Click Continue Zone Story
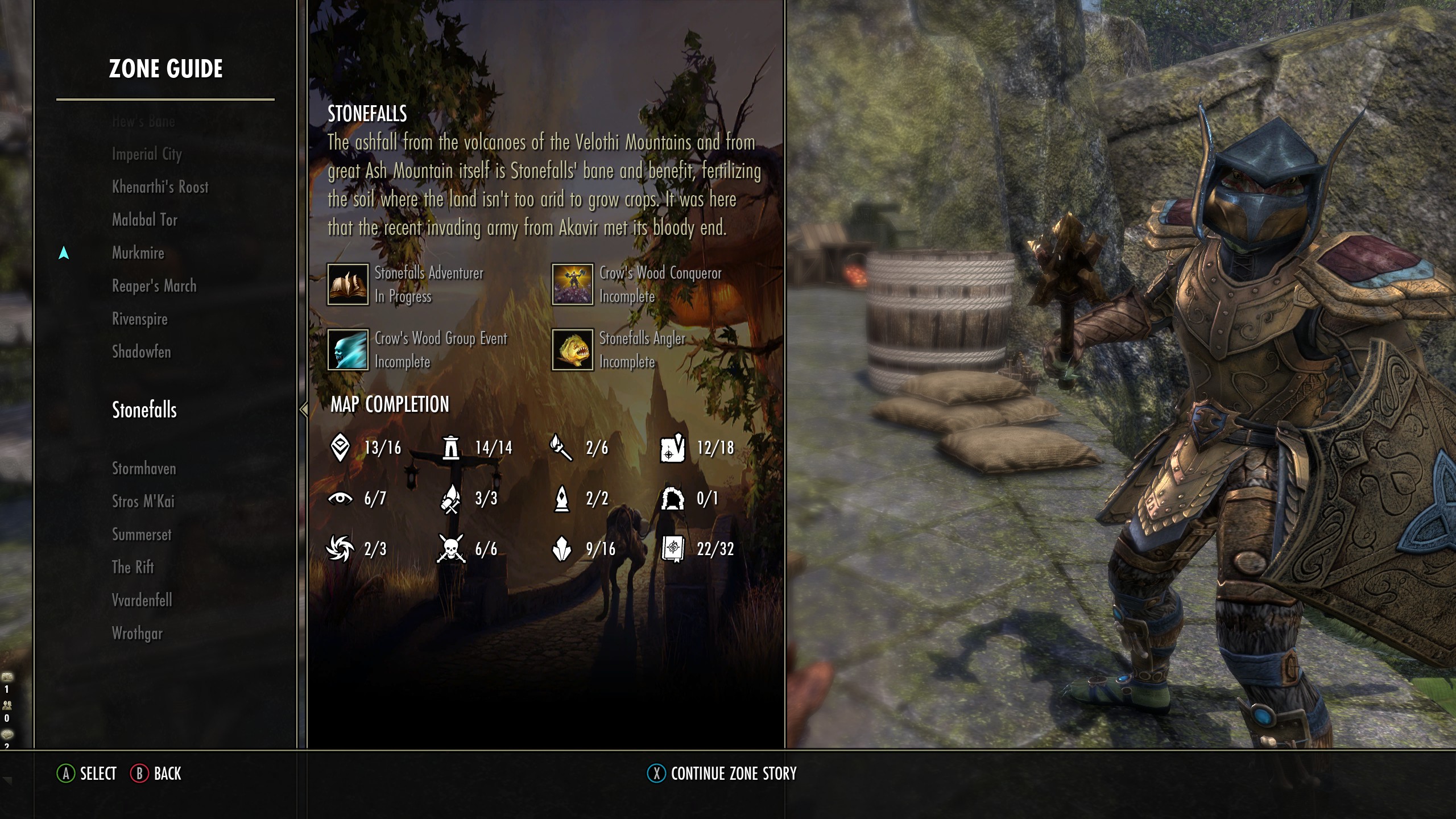The width and height of the screenshot is (1456, 819). 722,773
